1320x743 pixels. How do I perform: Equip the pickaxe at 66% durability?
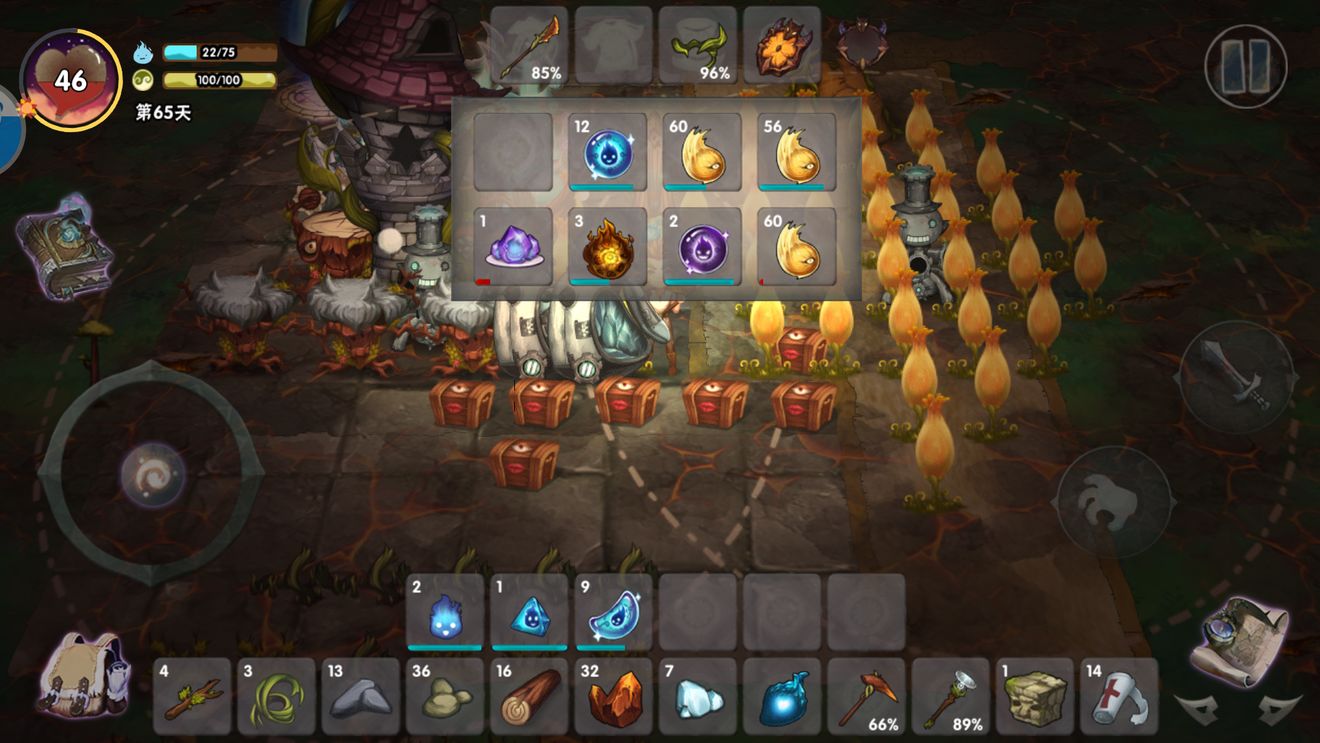[x=866, y=696]
